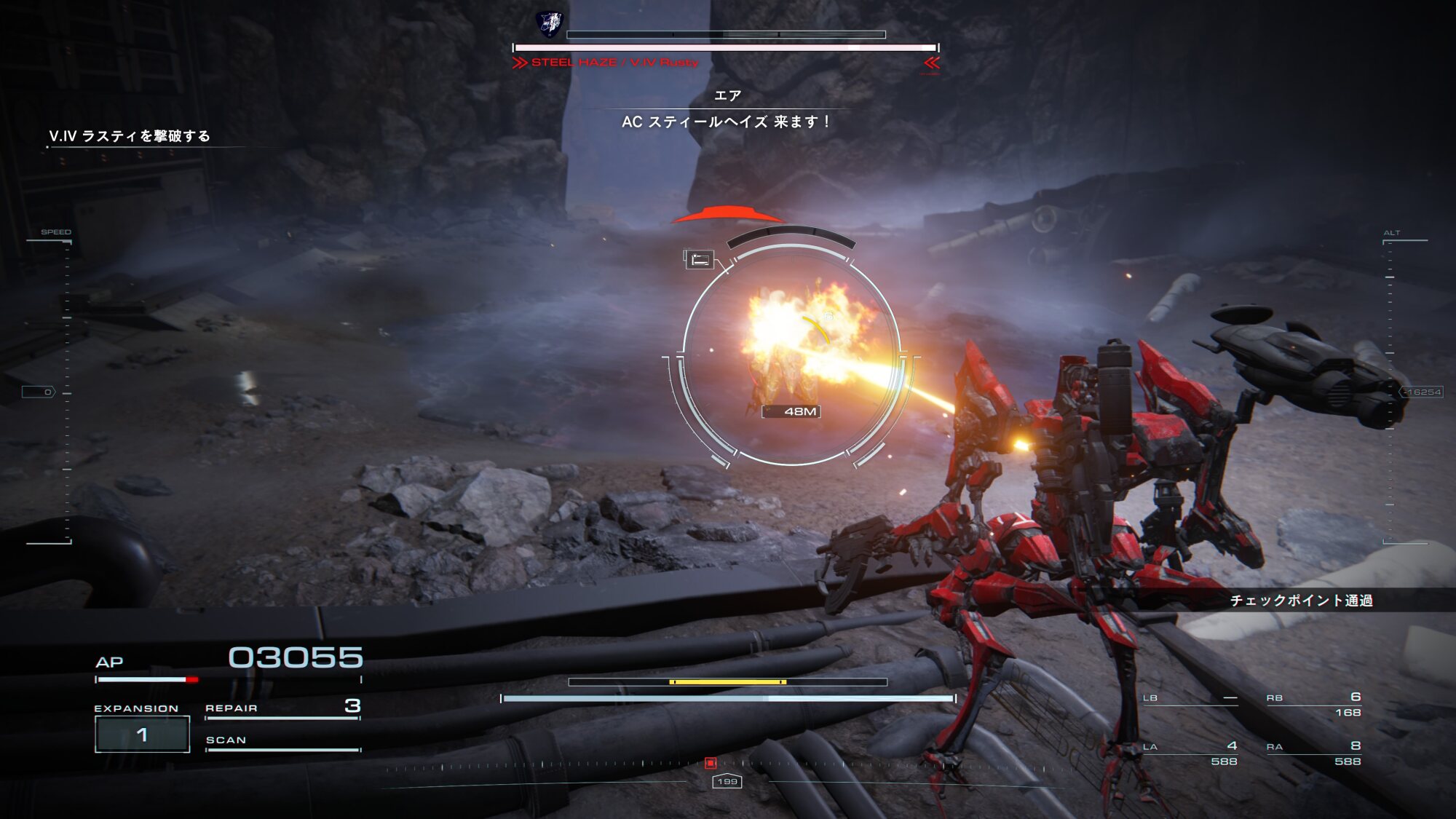The image size is (1456, 819).
Task: Click the red enemy marker on compass
Action: 711,763
